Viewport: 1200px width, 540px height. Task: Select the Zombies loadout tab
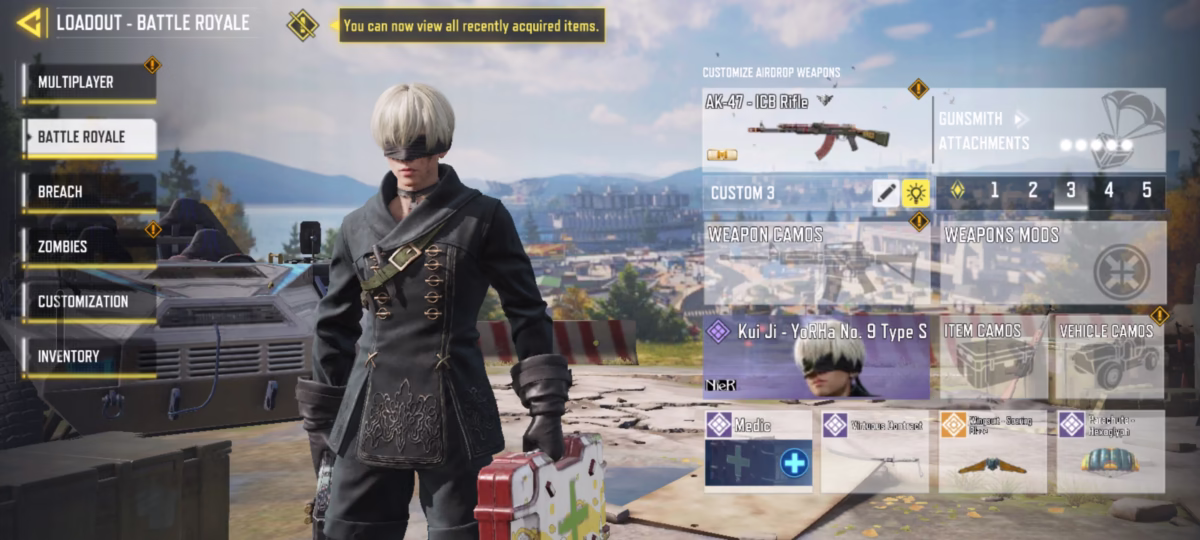(89, 246)
